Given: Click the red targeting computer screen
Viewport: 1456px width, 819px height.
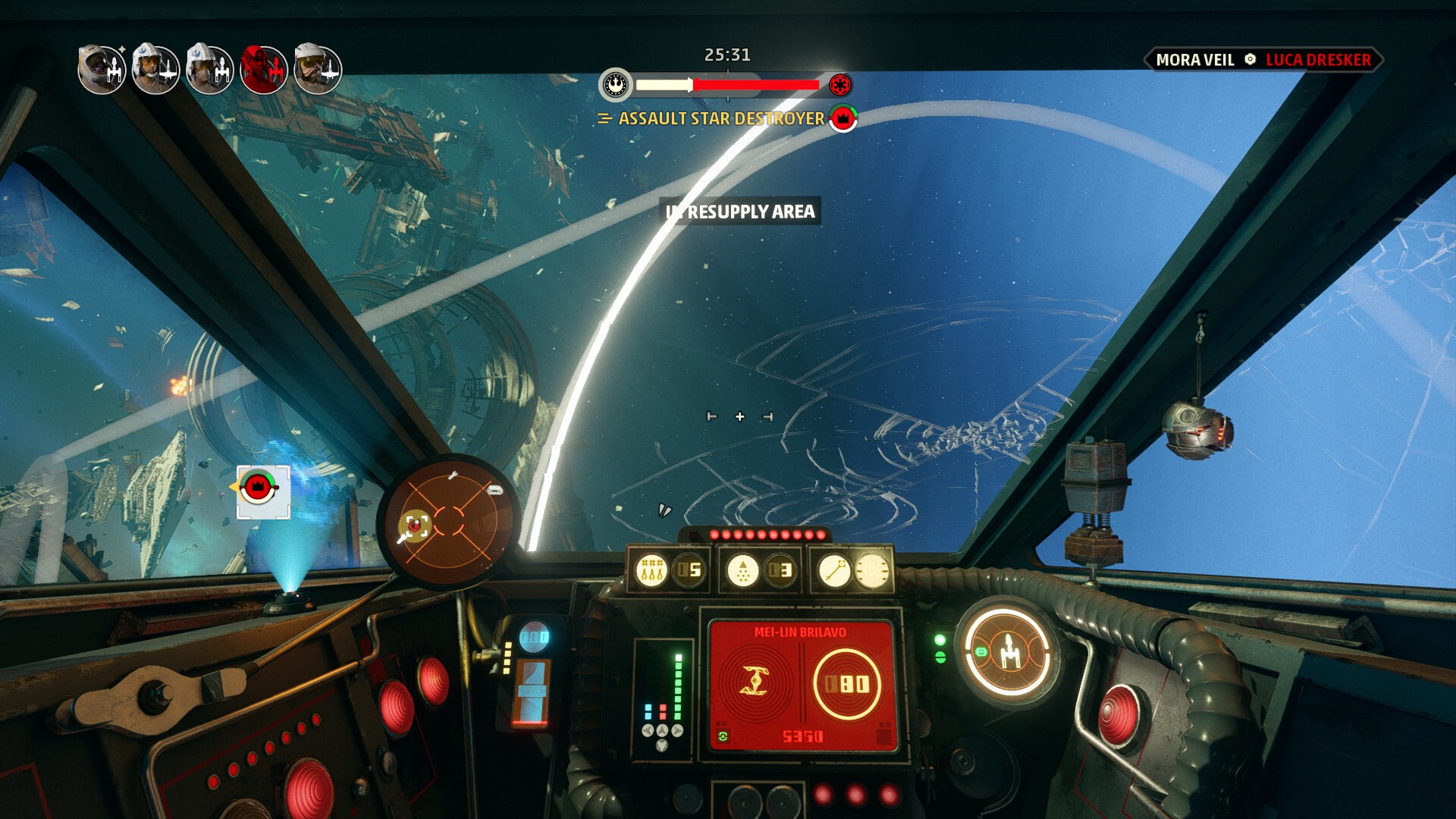Looking at the screenshot, I should pyautogui.click(x=801, y=686).
